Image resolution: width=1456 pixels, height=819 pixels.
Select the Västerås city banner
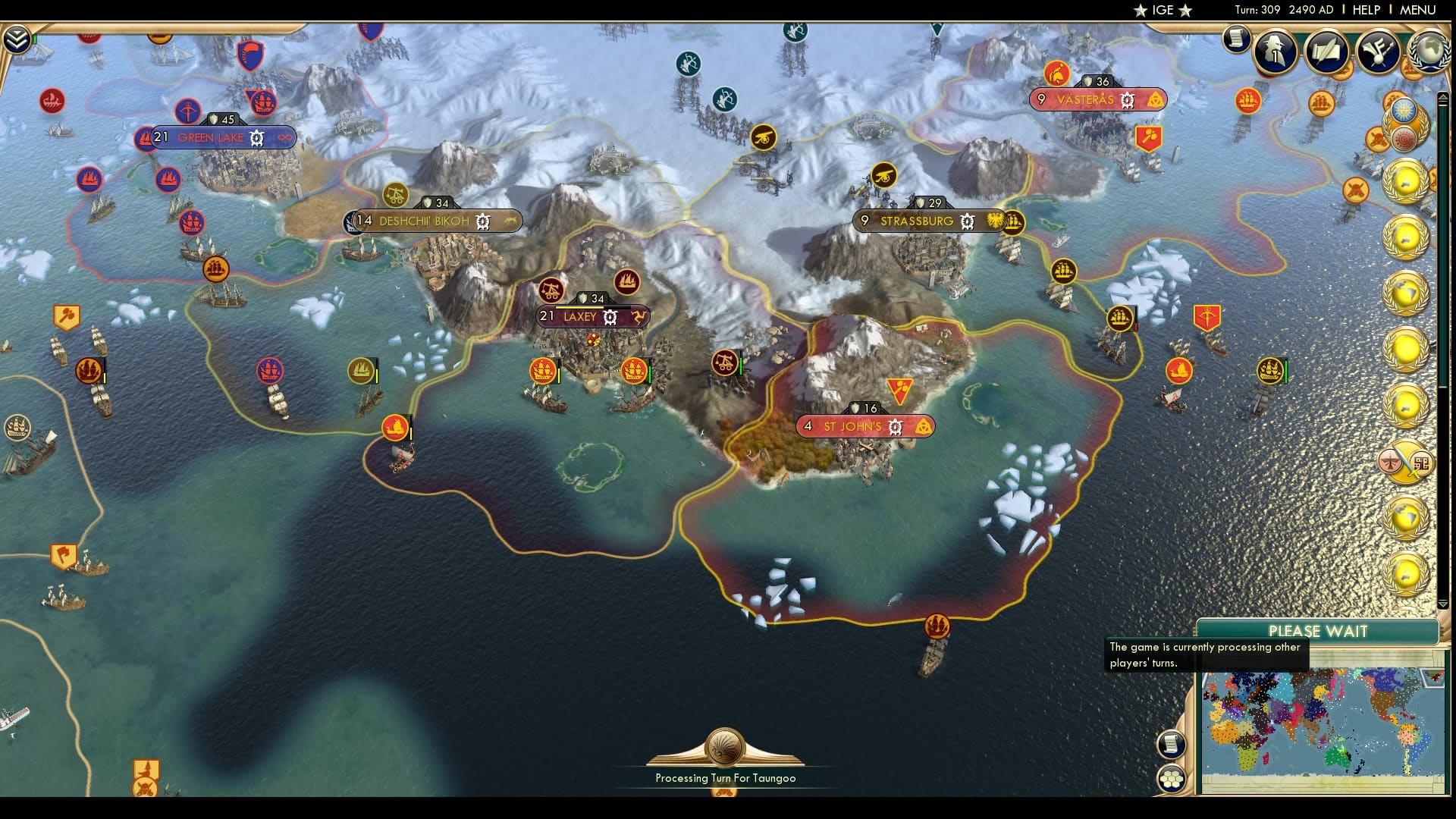(x=1085, y=100)
